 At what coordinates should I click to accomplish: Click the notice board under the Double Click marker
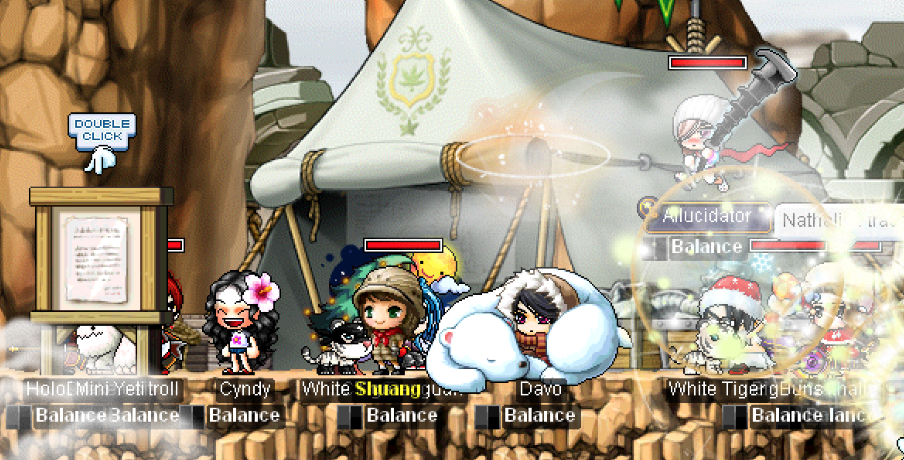[97, 254]
